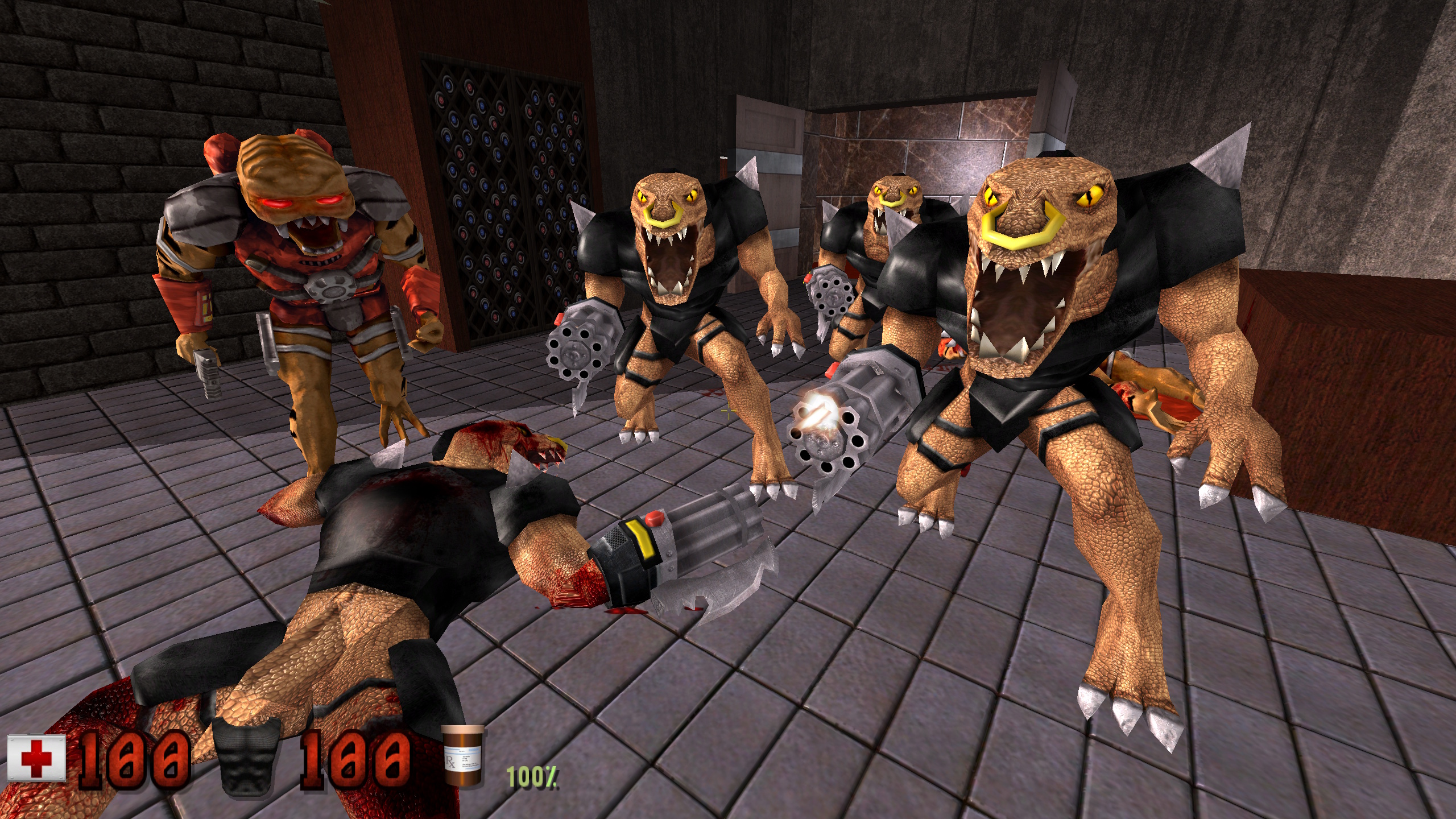
Task: Select the steroids pill bottle inventory item
Action: [x=464, y=757]
